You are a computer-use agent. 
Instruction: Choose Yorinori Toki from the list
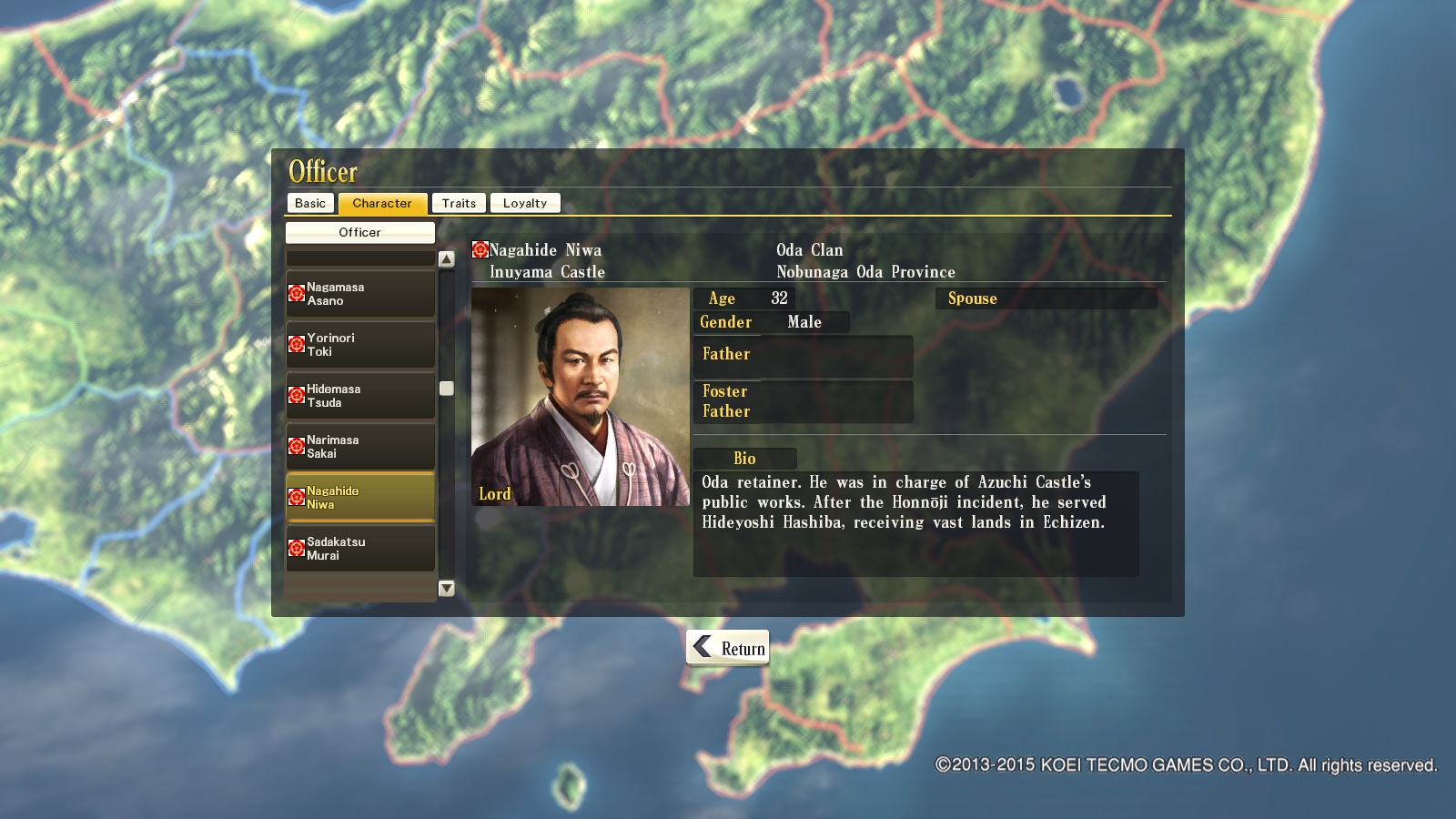pyautogui.click(x=360, y=345)
